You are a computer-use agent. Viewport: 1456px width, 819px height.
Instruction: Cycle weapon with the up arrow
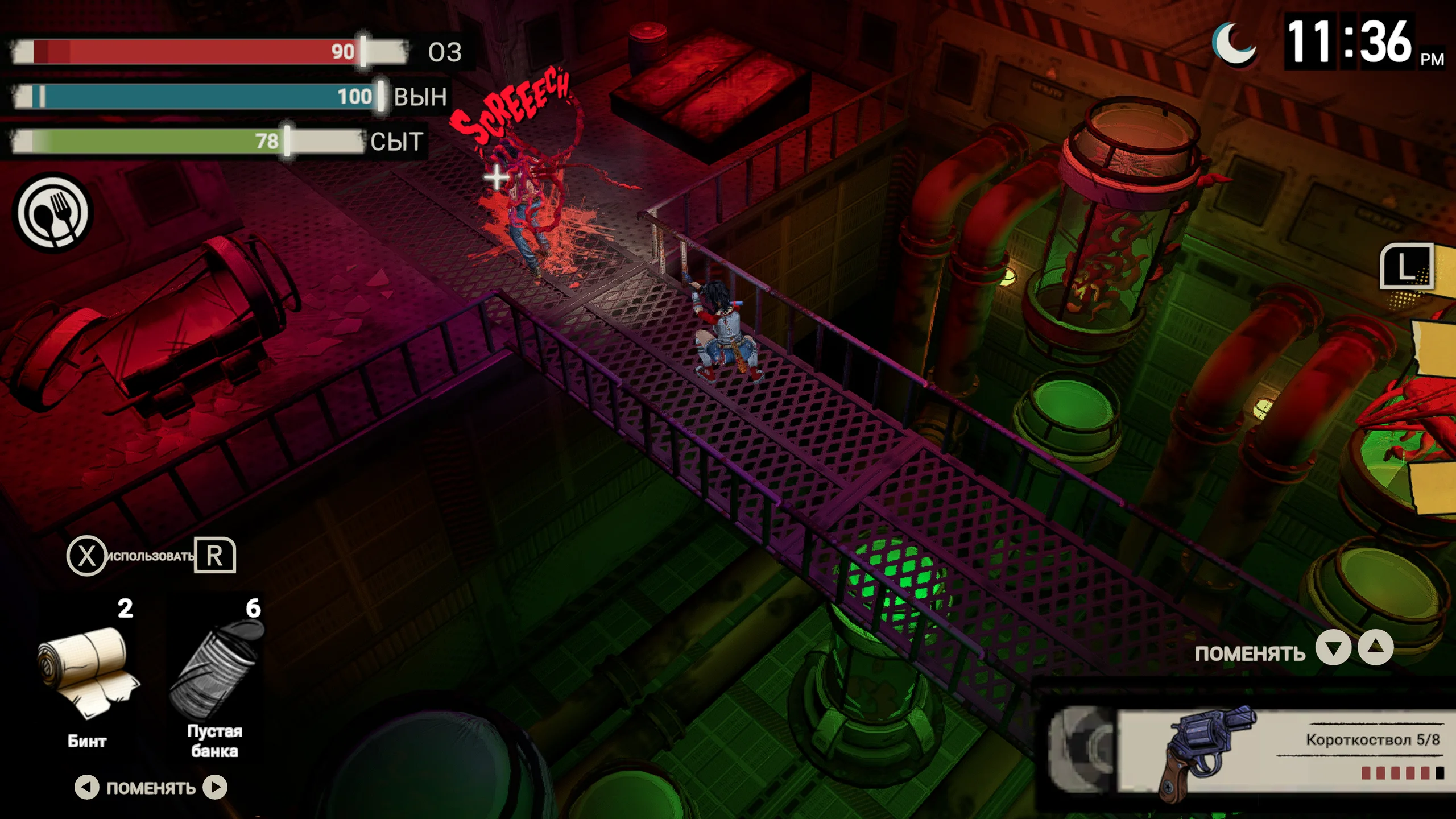1375,648
